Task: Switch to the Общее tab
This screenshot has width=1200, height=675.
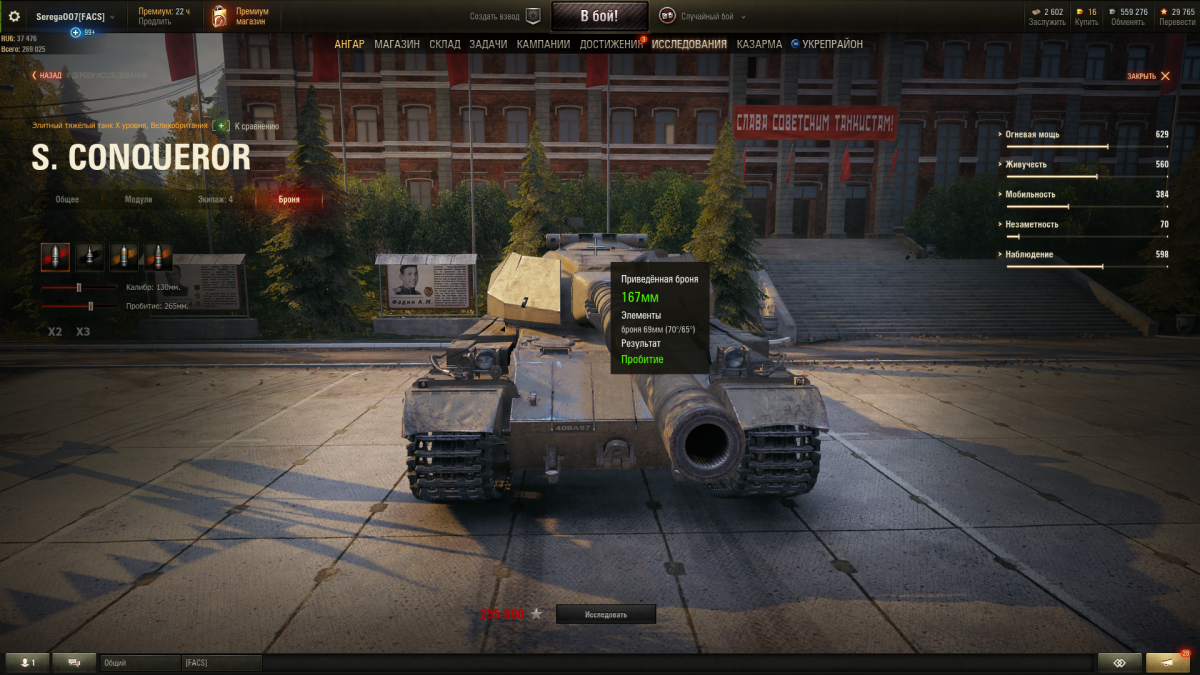Action: pos(67,199)
